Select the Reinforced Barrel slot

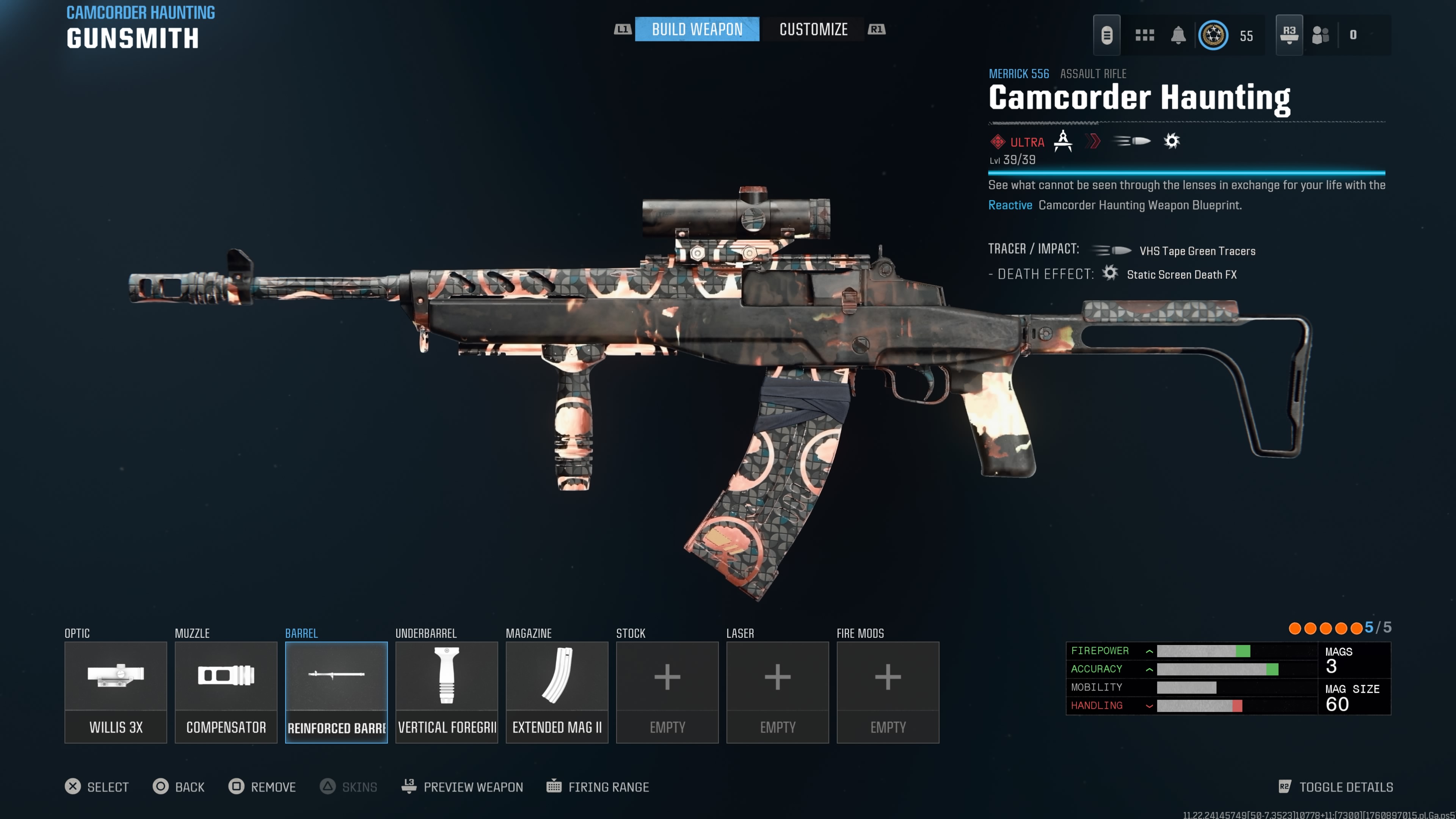336,692
